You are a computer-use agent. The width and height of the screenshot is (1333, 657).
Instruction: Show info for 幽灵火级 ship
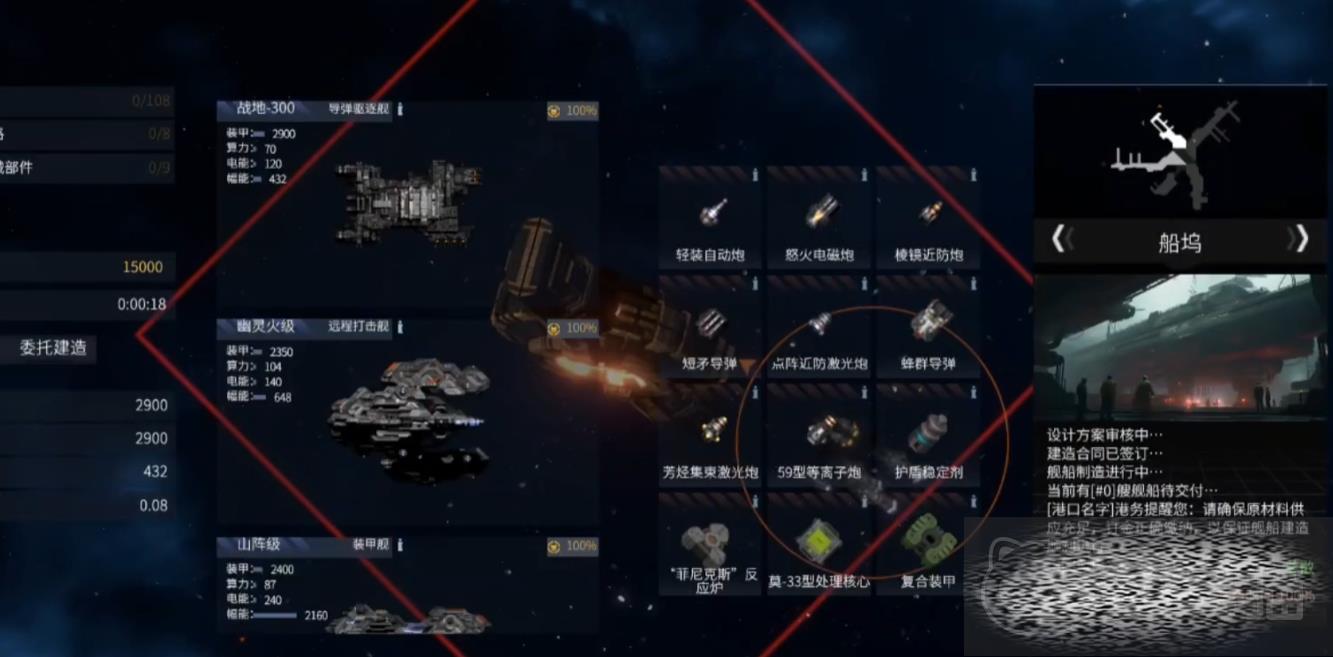[400, 327]
